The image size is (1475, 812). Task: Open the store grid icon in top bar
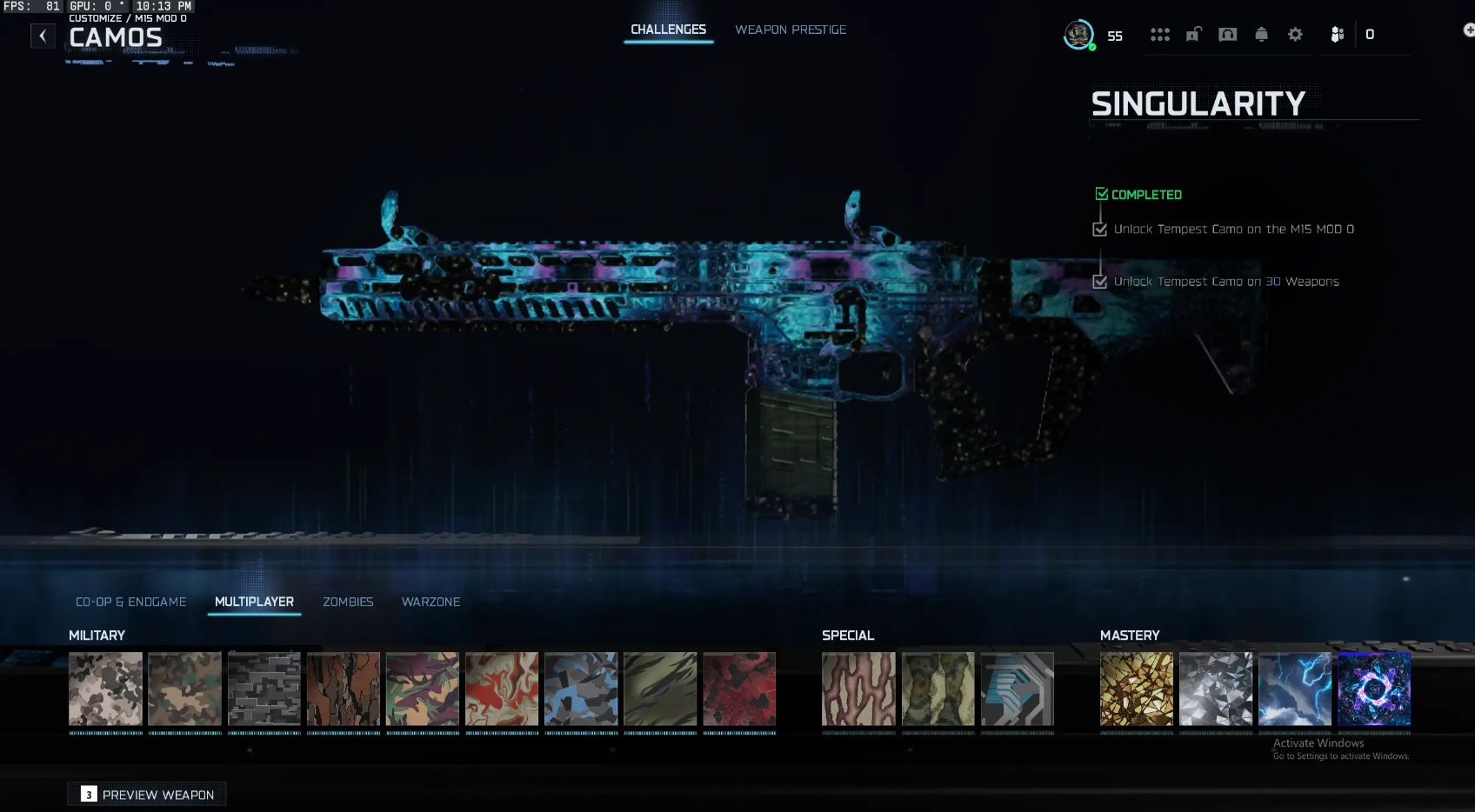pos(1161,35)
